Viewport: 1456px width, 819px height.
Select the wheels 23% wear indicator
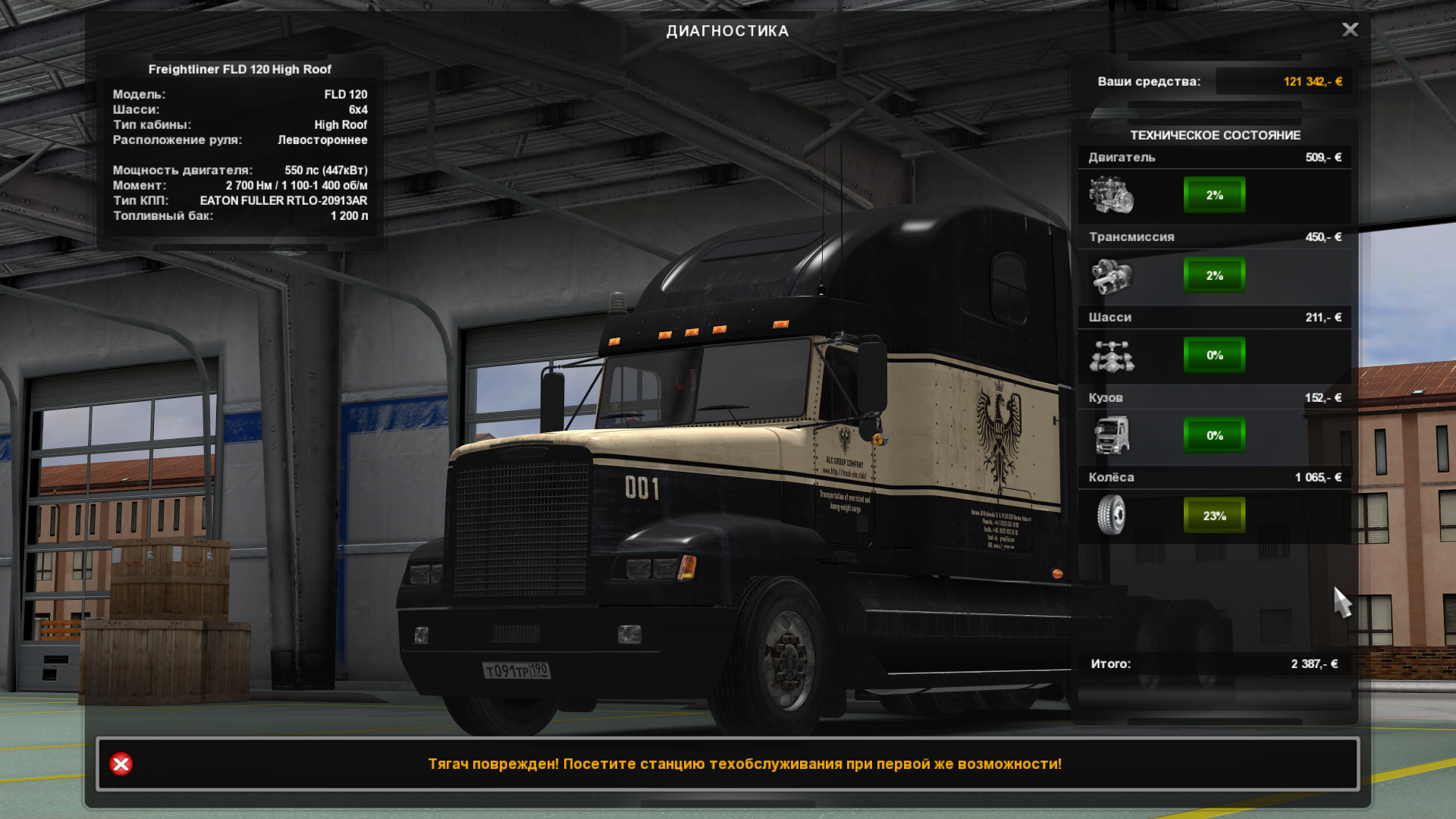click(x=1214, y=516)
